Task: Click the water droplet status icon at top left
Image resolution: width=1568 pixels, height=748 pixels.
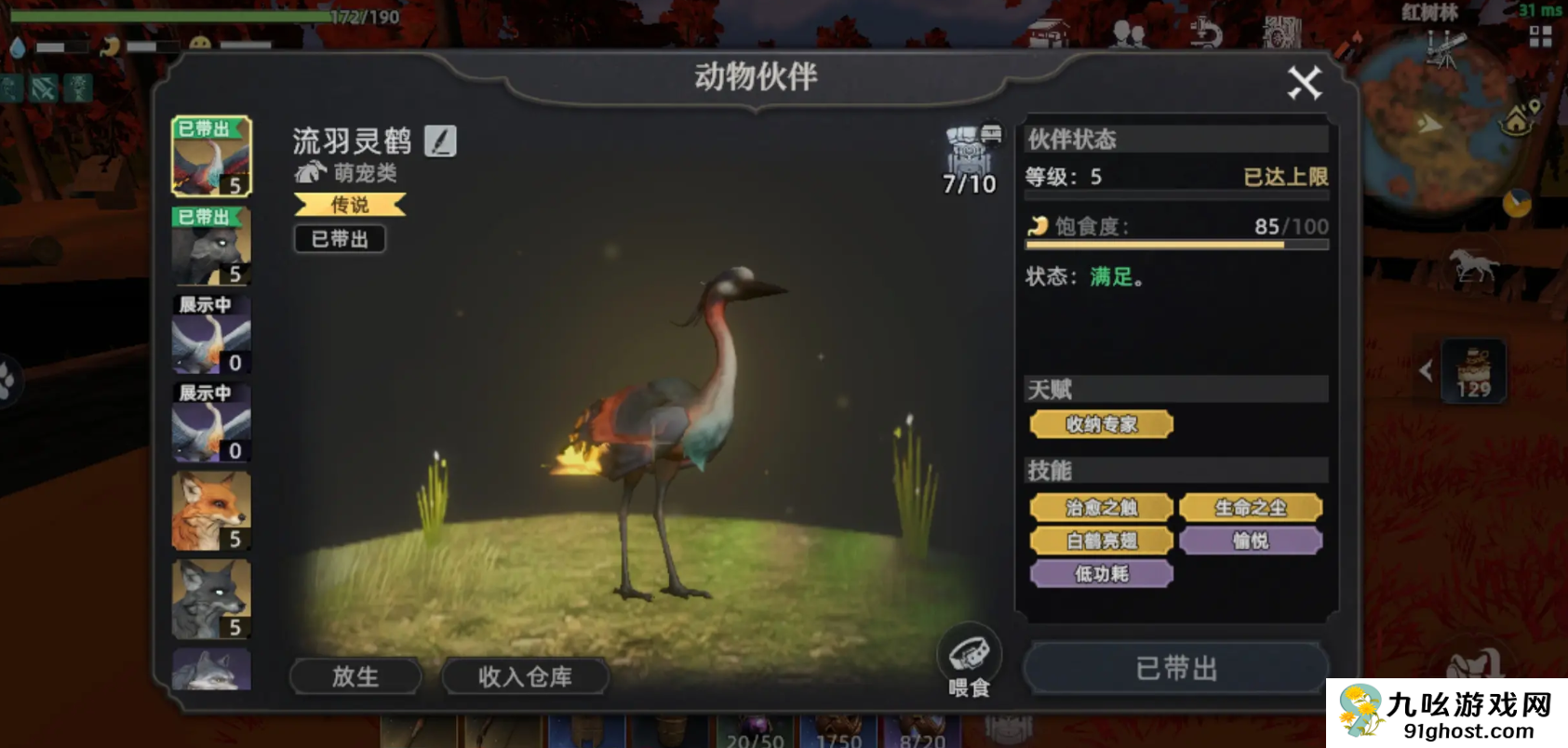Action: click(x=18, y=47)
